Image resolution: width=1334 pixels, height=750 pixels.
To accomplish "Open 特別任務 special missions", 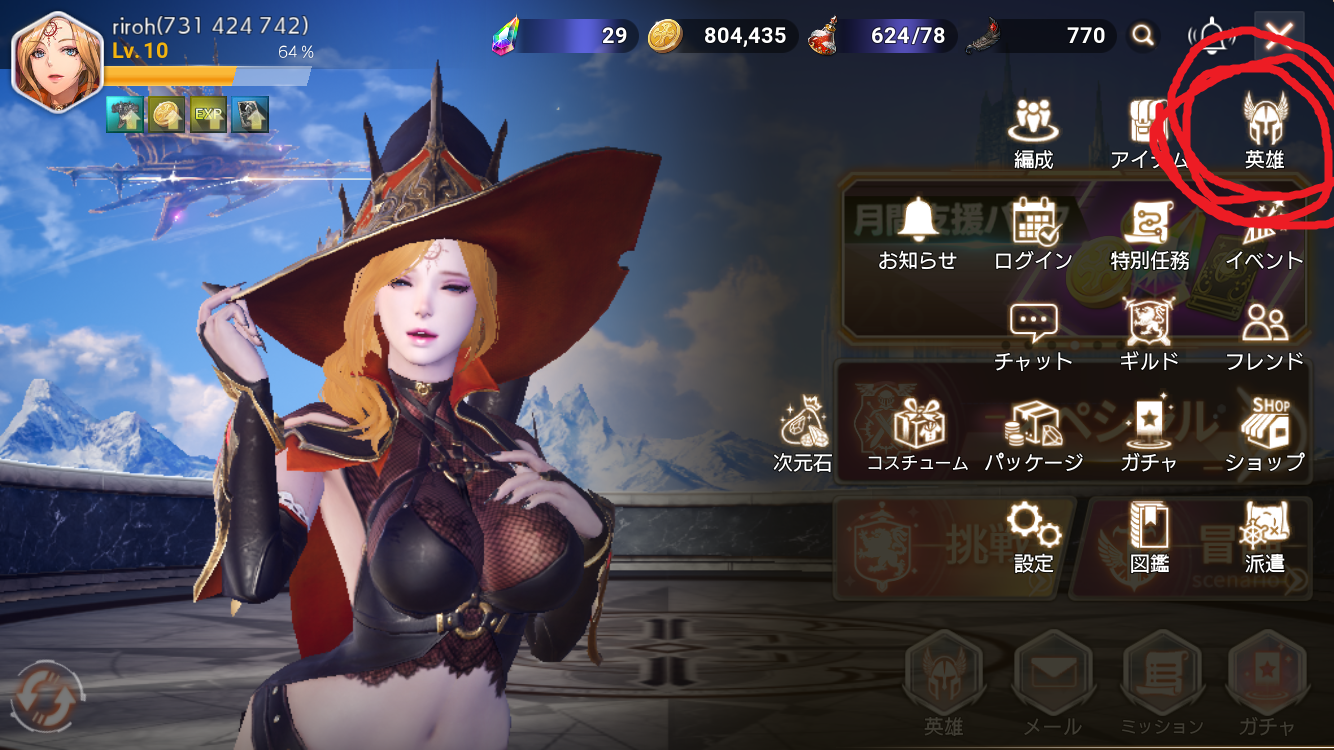I will pyautogui.click(x=1149, y=232).
